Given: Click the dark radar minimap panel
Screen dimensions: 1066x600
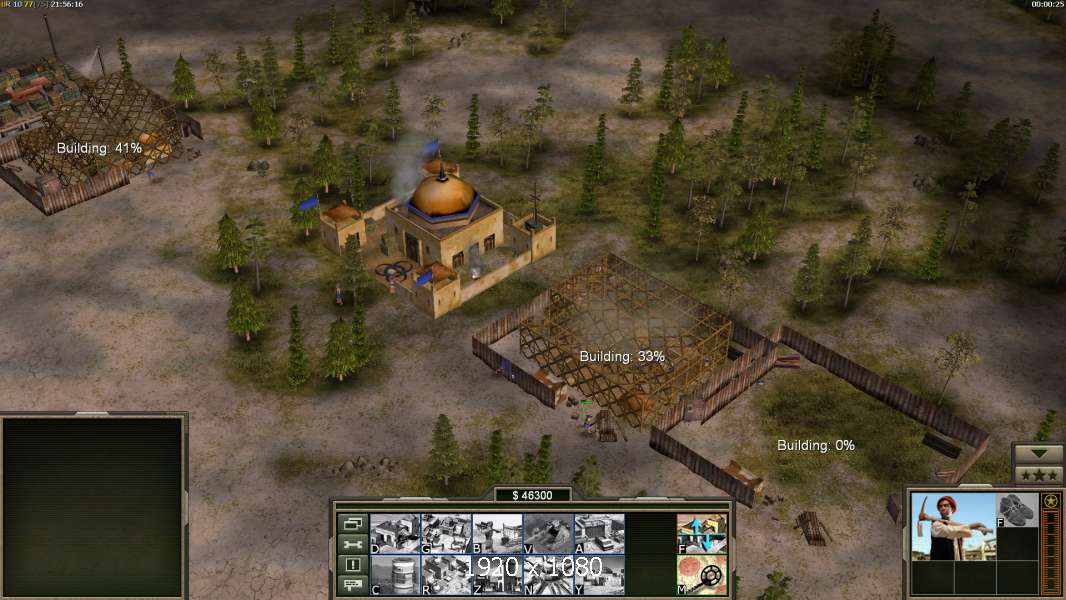Looking at the screenshot, I should tap(93, 506).
